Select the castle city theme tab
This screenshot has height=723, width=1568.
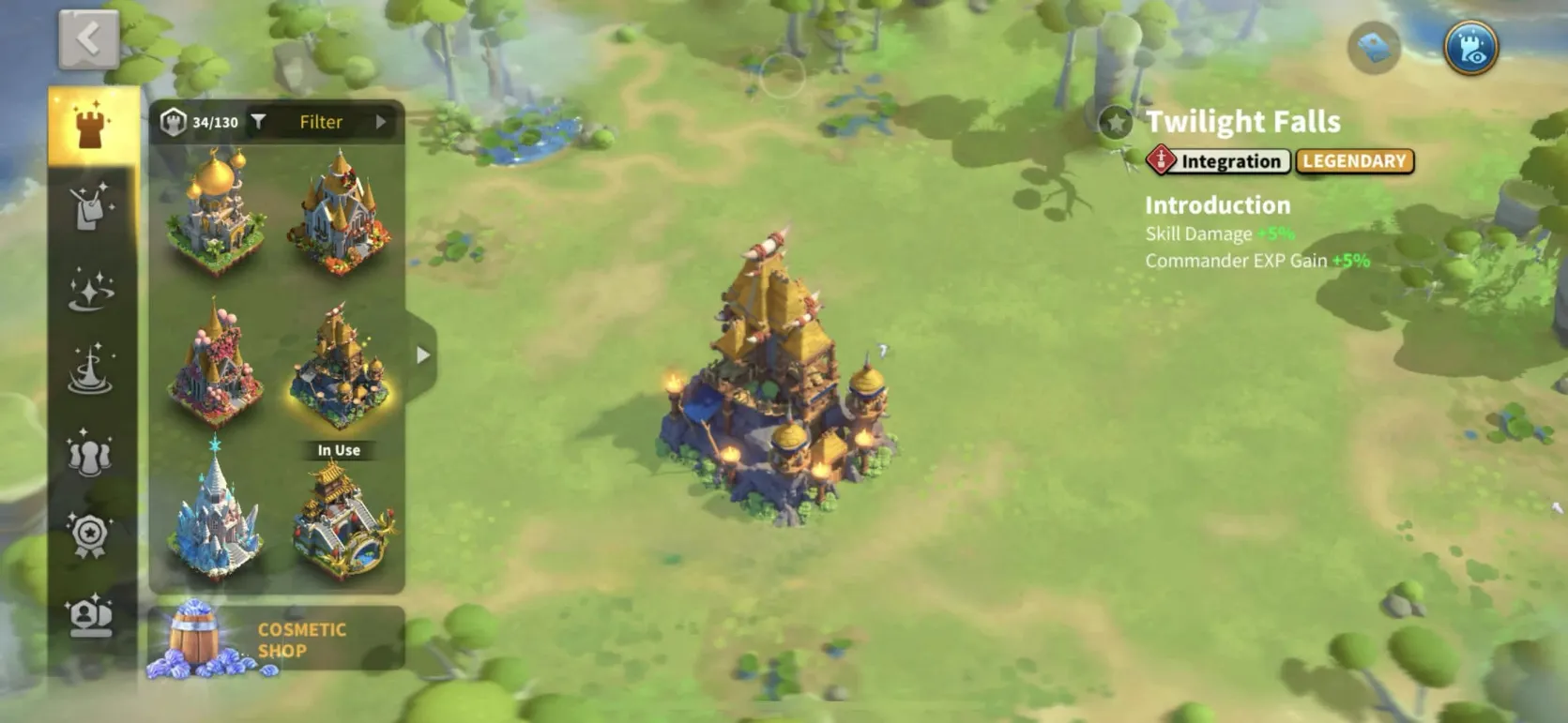(x=91, y=126)
